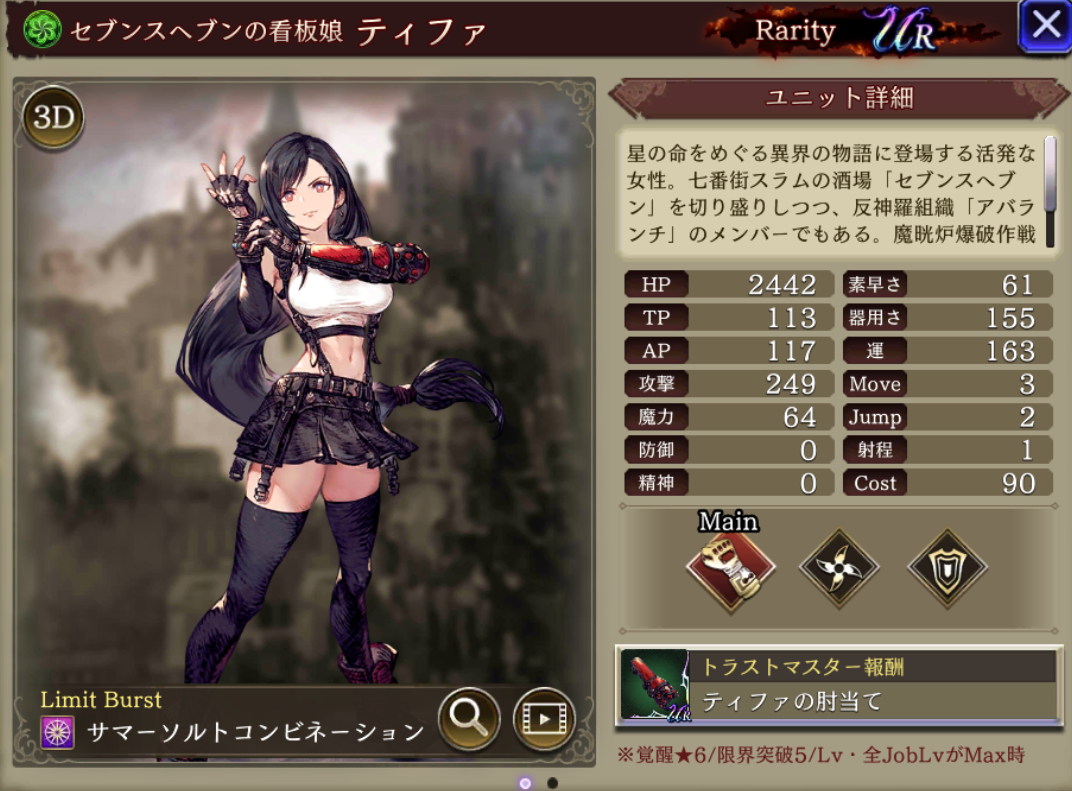The image size is (1072, 791).
Task: Select the Main fist job icon
Action: point(731,570)
